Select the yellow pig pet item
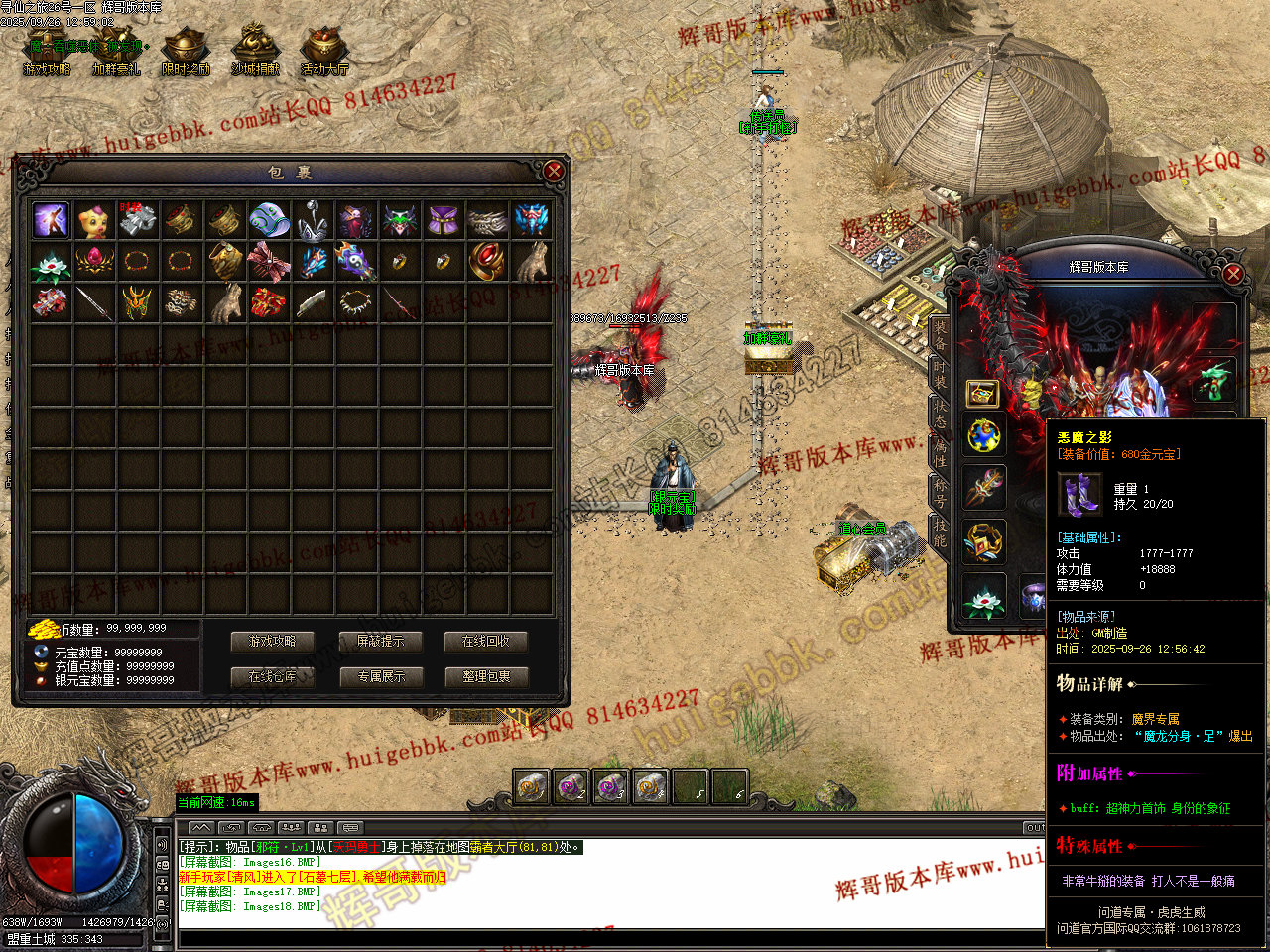This screenshot has width=1270, height=952. click(x=94, y=220)
